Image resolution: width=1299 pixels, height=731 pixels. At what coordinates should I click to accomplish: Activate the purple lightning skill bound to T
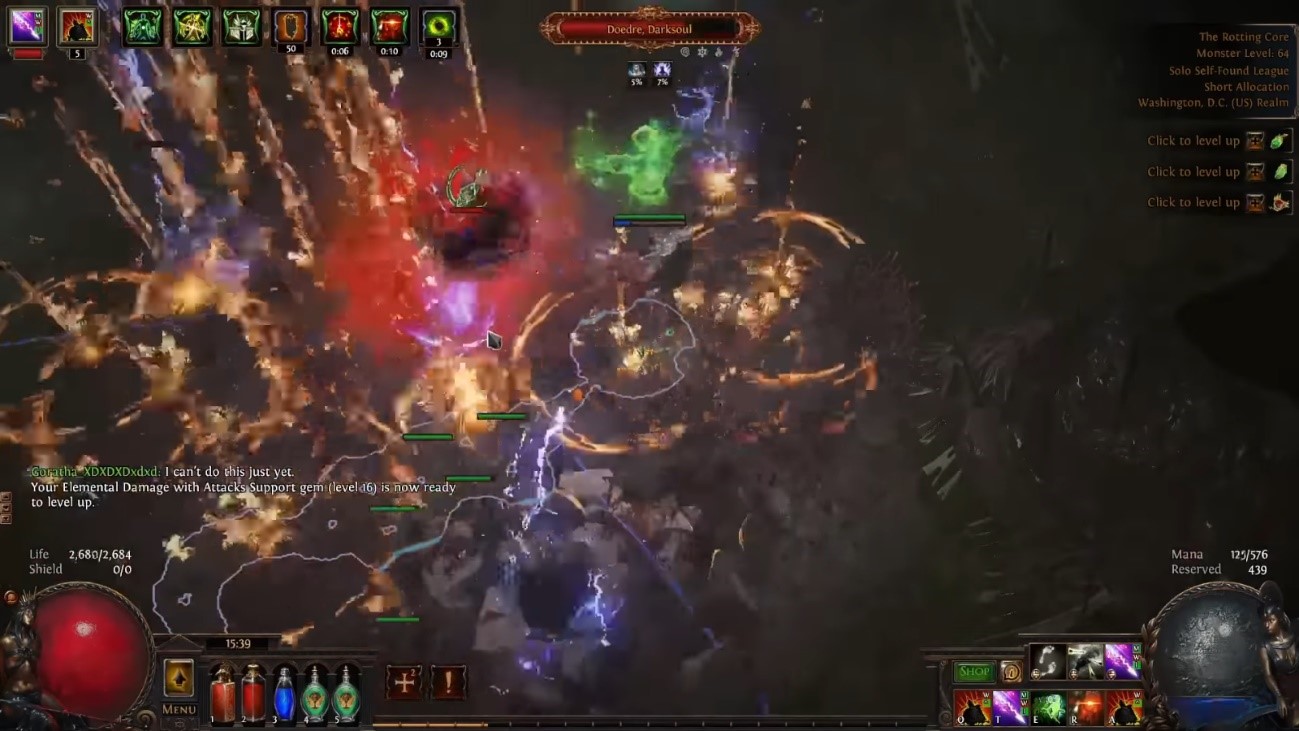point(1008,708)
